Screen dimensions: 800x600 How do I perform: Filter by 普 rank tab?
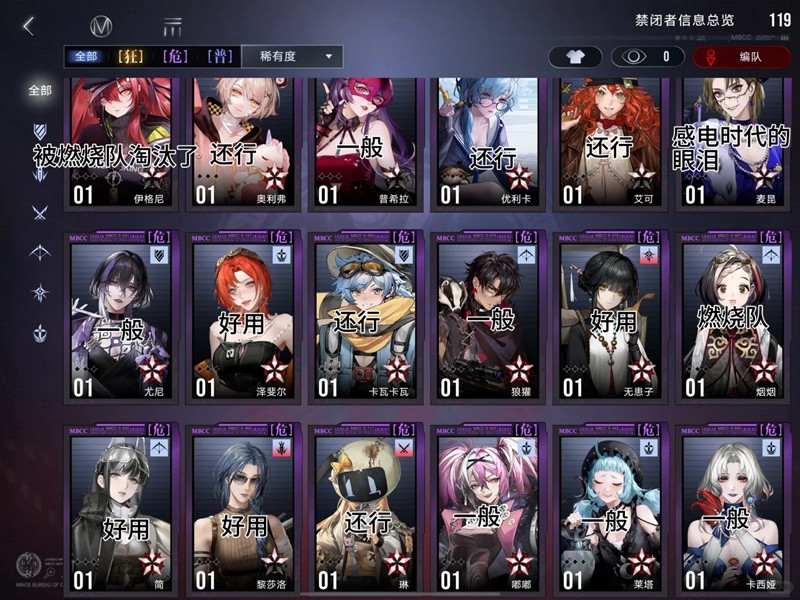click(220, 57)
